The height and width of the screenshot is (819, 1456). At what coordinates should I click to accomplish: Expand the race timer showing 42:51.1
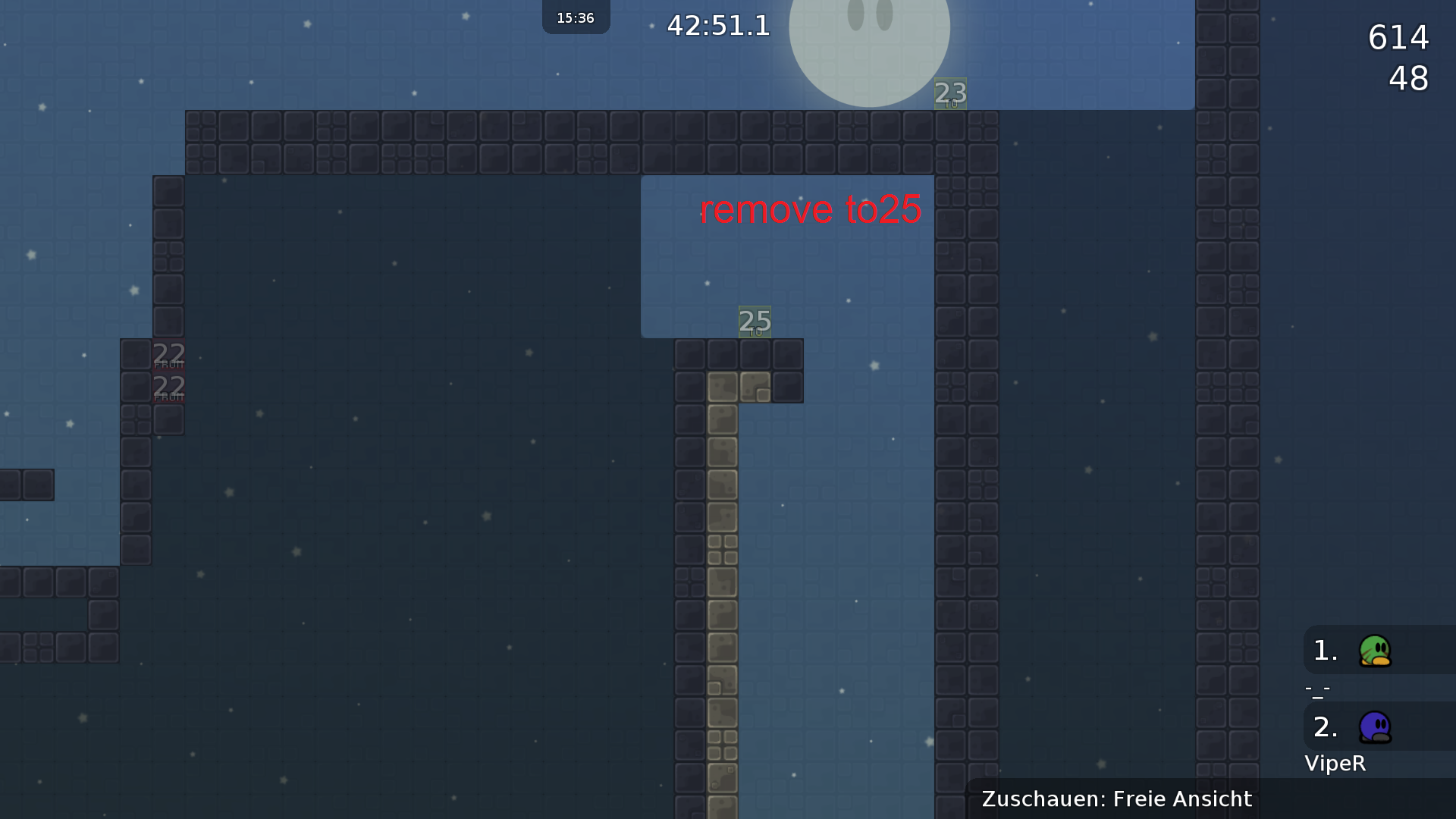[717, 27]
